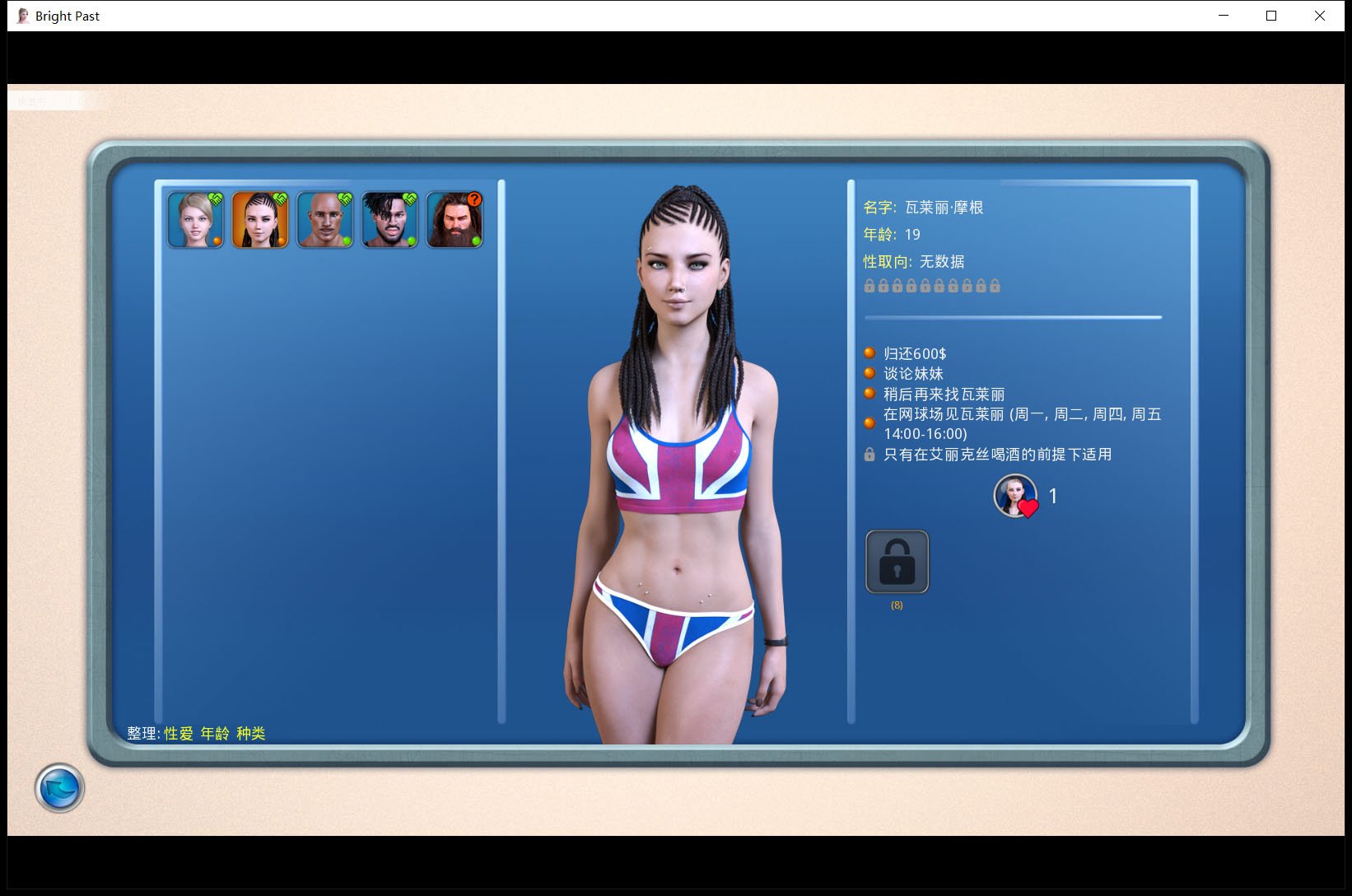The image size is (1352, 896).
Task: Click the 谈论妹妹 quest entry
Action: click(912, 373)
